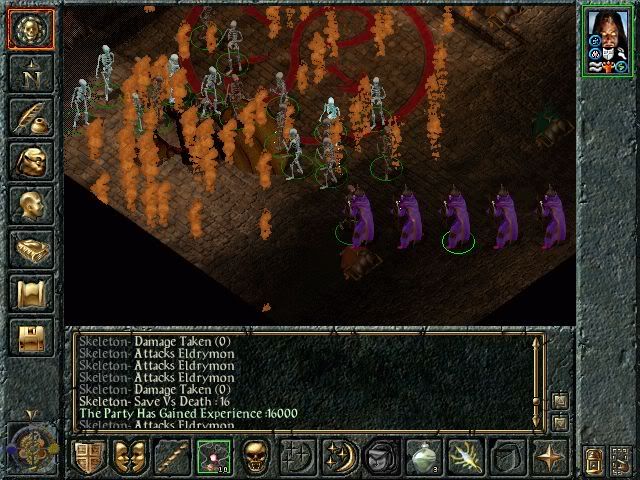
Task: Click the return to game skull-gear button
Action: pos(31,30)
